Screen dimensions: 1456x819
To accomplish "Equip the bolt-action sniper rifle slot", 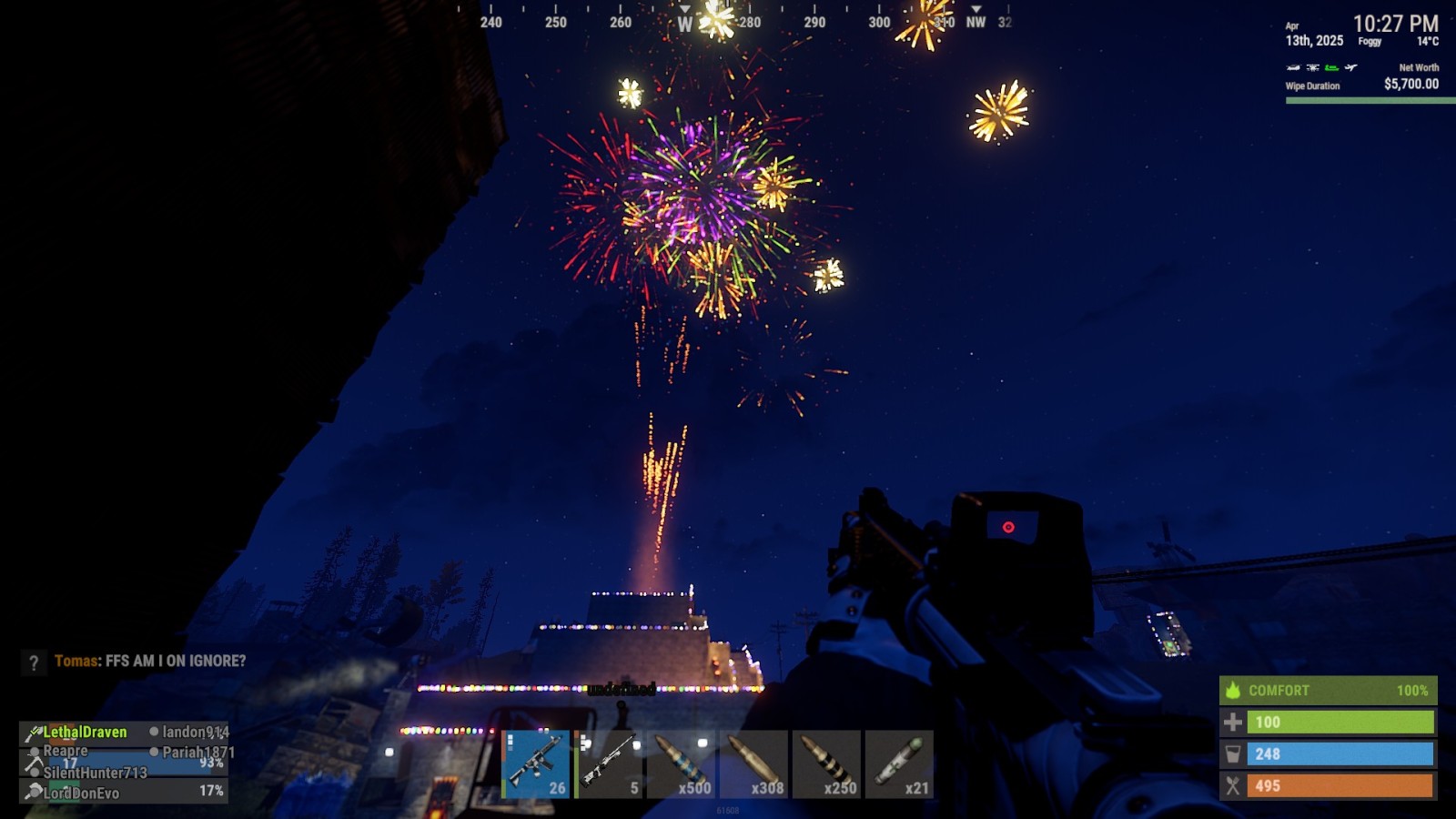I will [609, 764].
